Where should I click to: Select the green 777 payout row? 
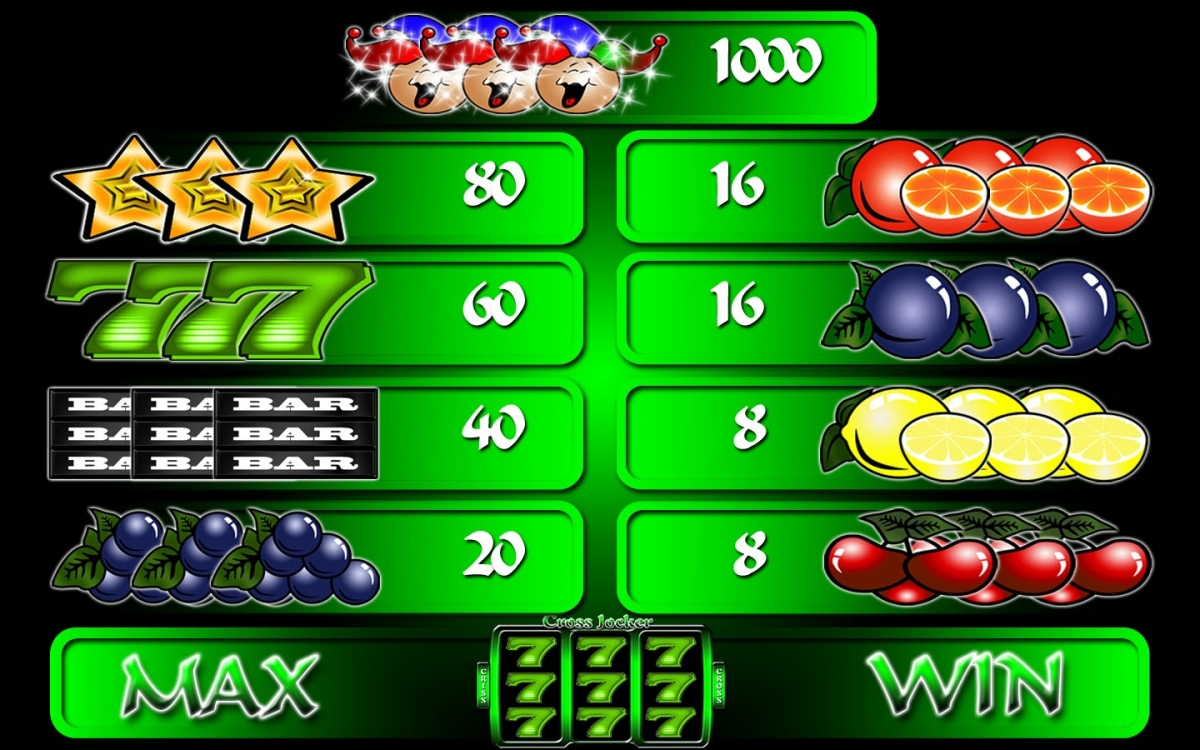tap(320, 306)
